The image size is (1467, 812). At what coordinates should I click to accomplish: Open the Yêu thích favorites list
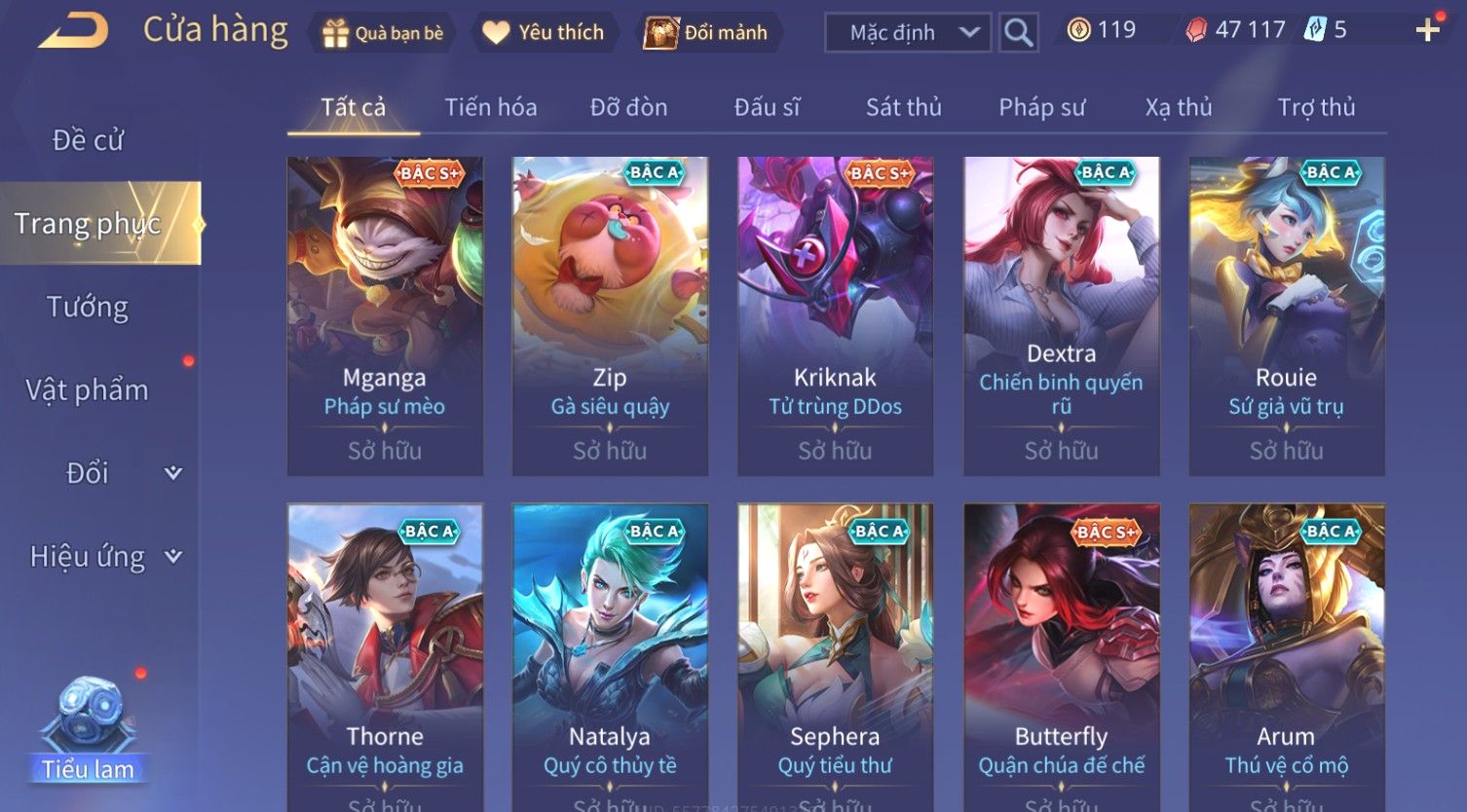[544, 33]
